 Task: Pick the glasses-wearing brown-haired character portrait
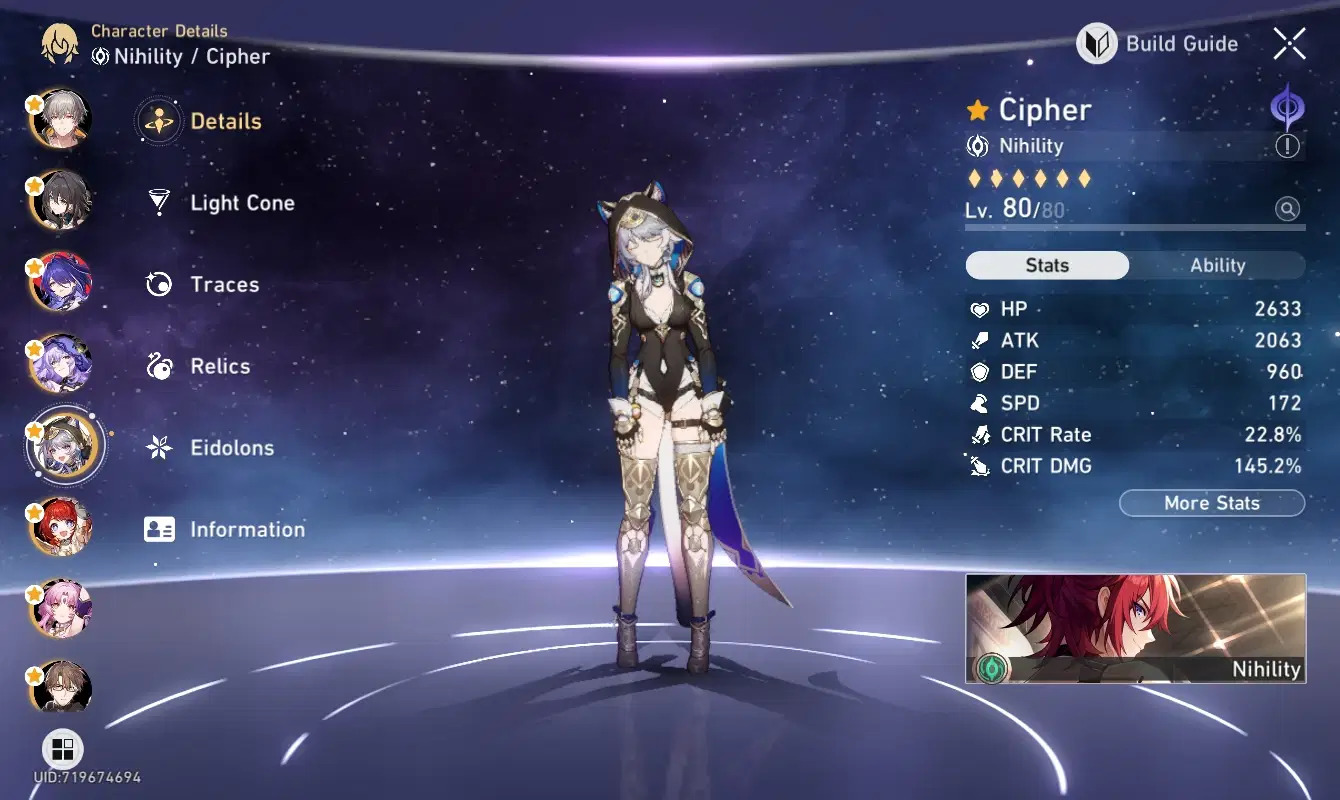pyautogui.click(x=62, y=689)
